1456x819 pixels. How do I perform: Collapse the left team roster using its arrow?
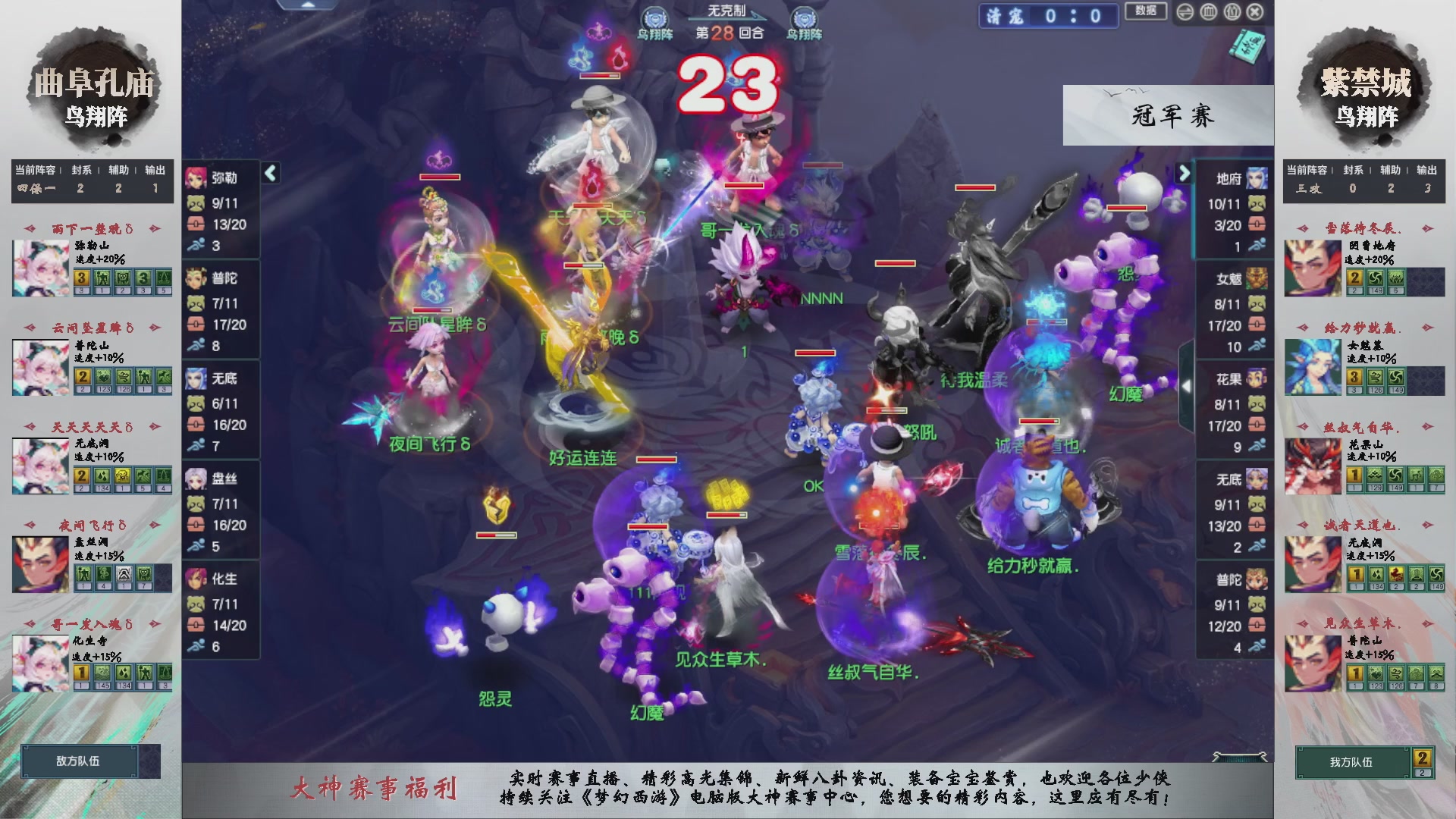tap(270, 171)
